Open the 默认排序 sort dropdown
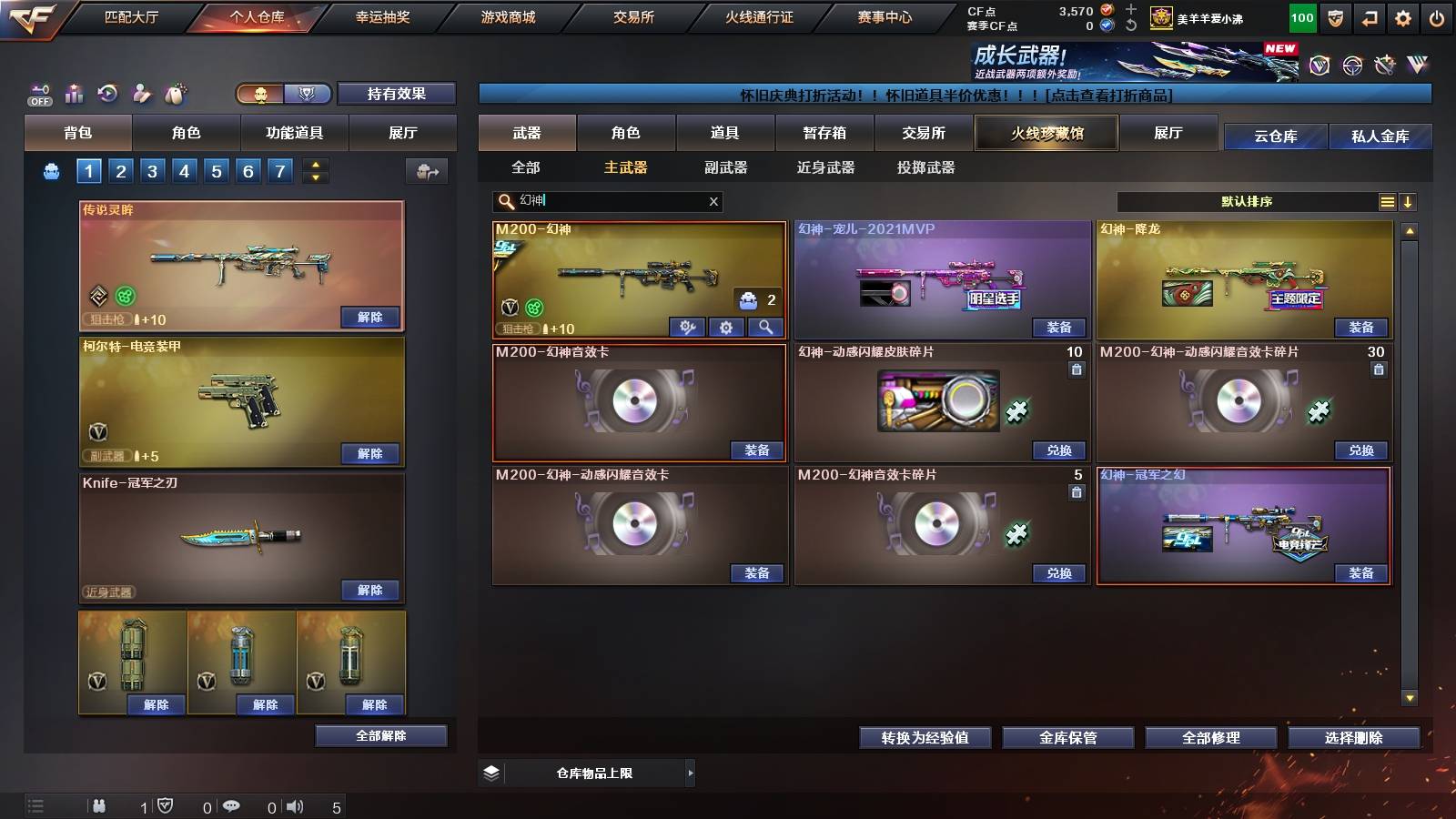1456x819 pixels. 1247,202
